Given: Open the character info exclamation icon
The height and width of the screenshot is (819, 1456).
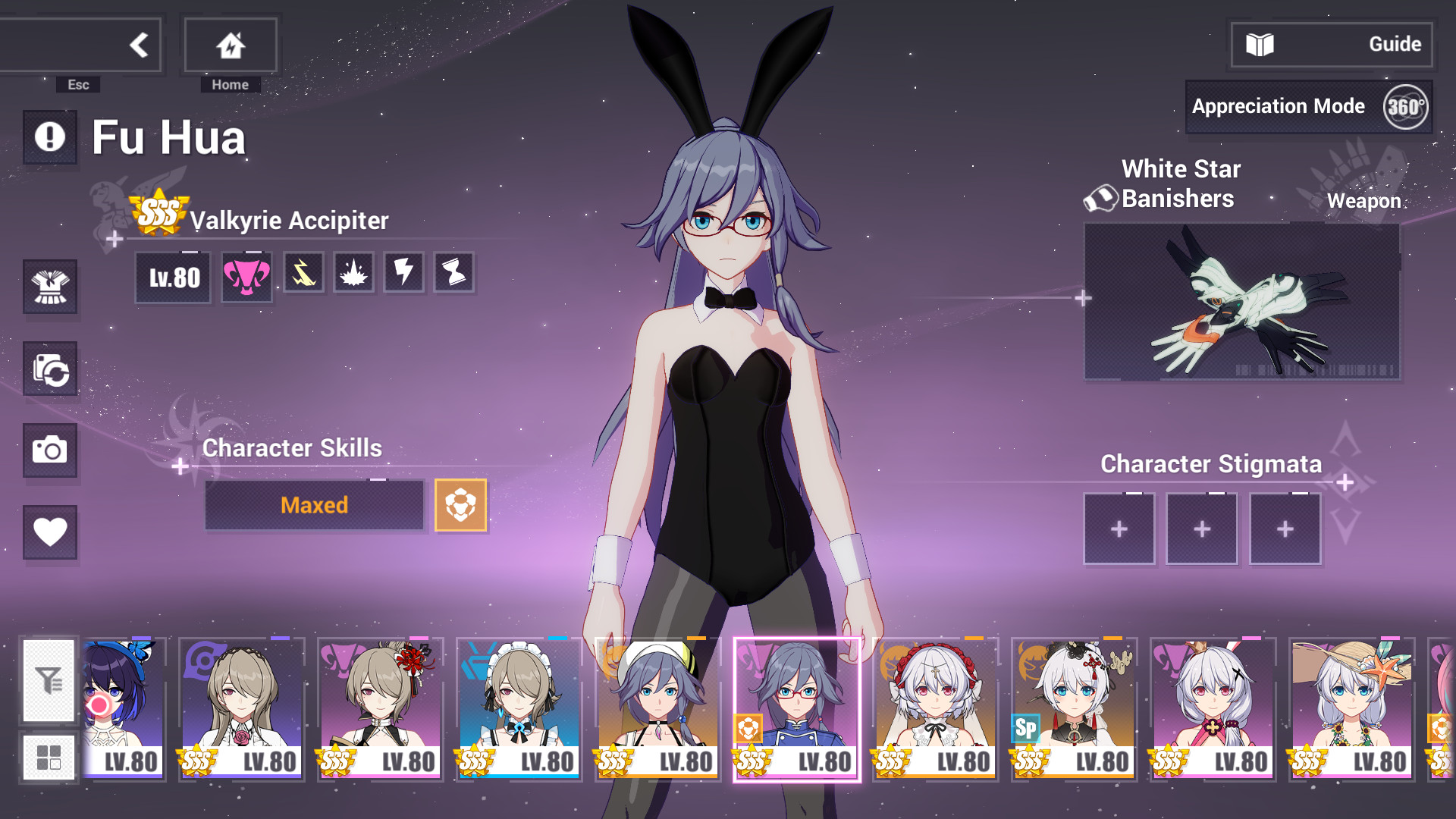Looking at the screenshot, I should coord(49,136).
